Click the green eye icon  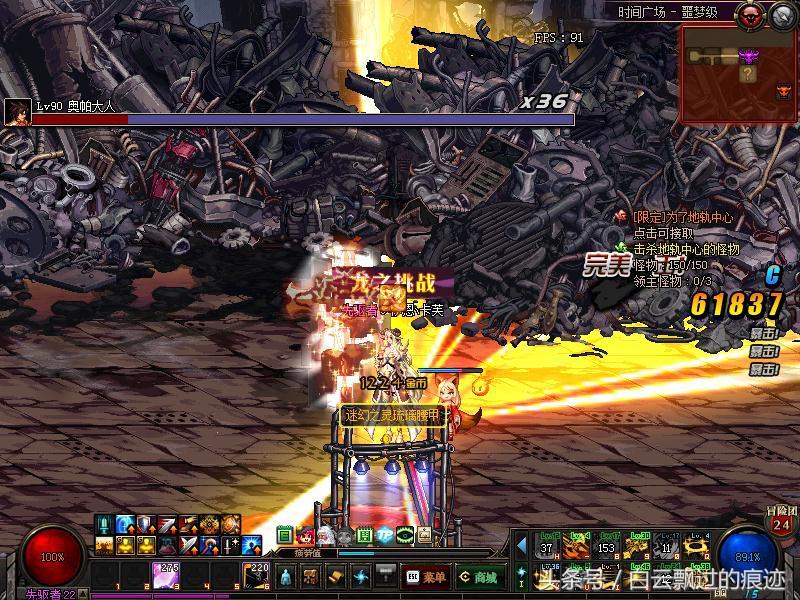404,535
